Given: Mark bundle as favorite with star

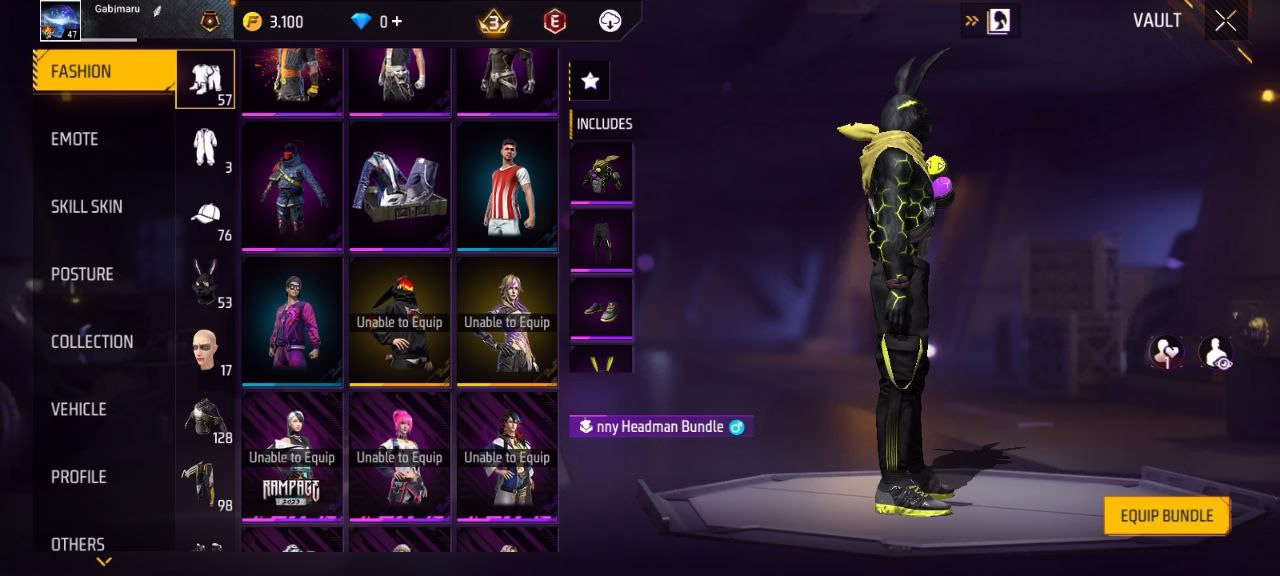Looking at the screenshot, I should (590, 81).
